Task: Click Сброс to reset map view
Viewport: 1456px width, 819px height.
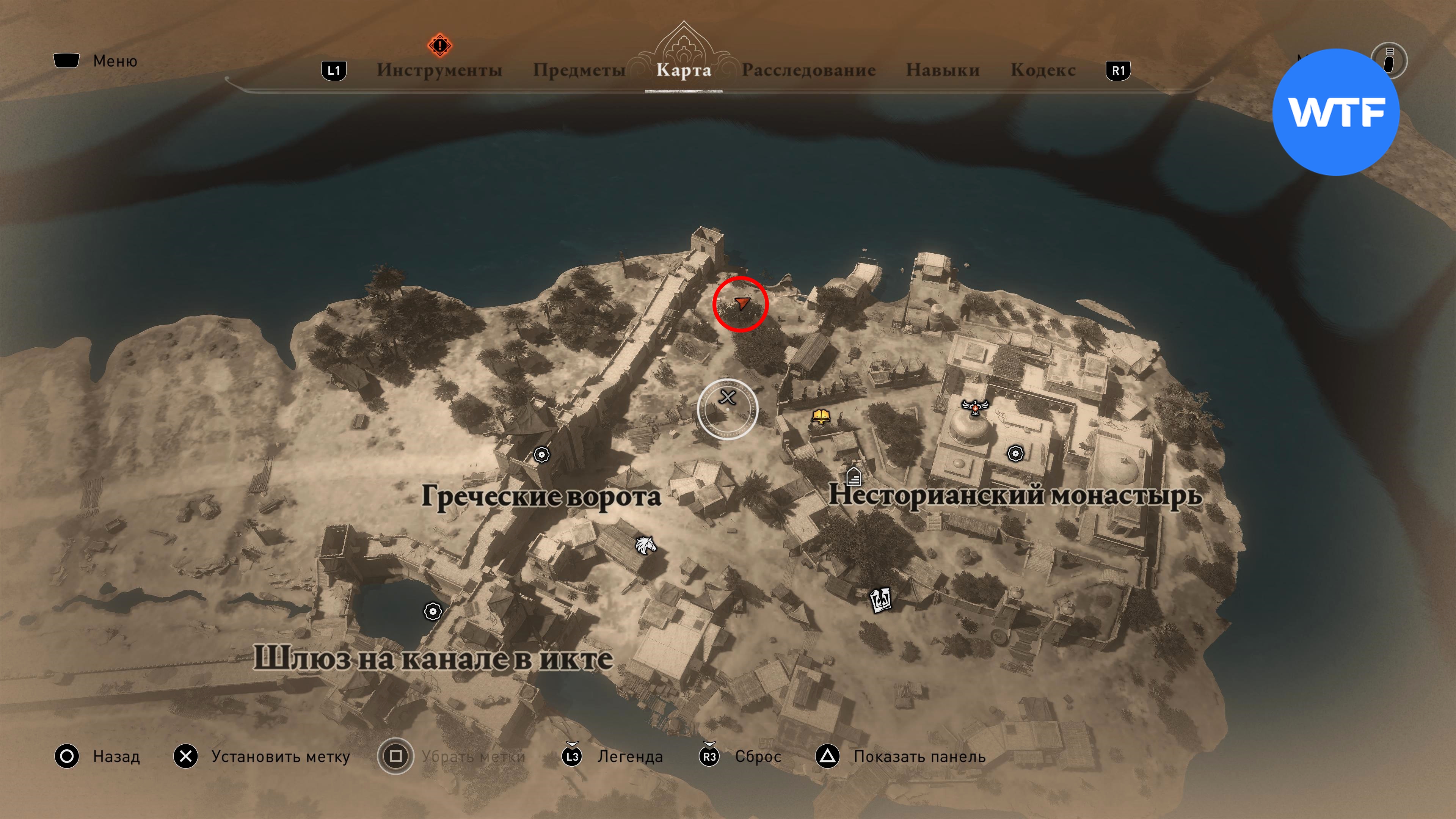Action: [758, 756]
